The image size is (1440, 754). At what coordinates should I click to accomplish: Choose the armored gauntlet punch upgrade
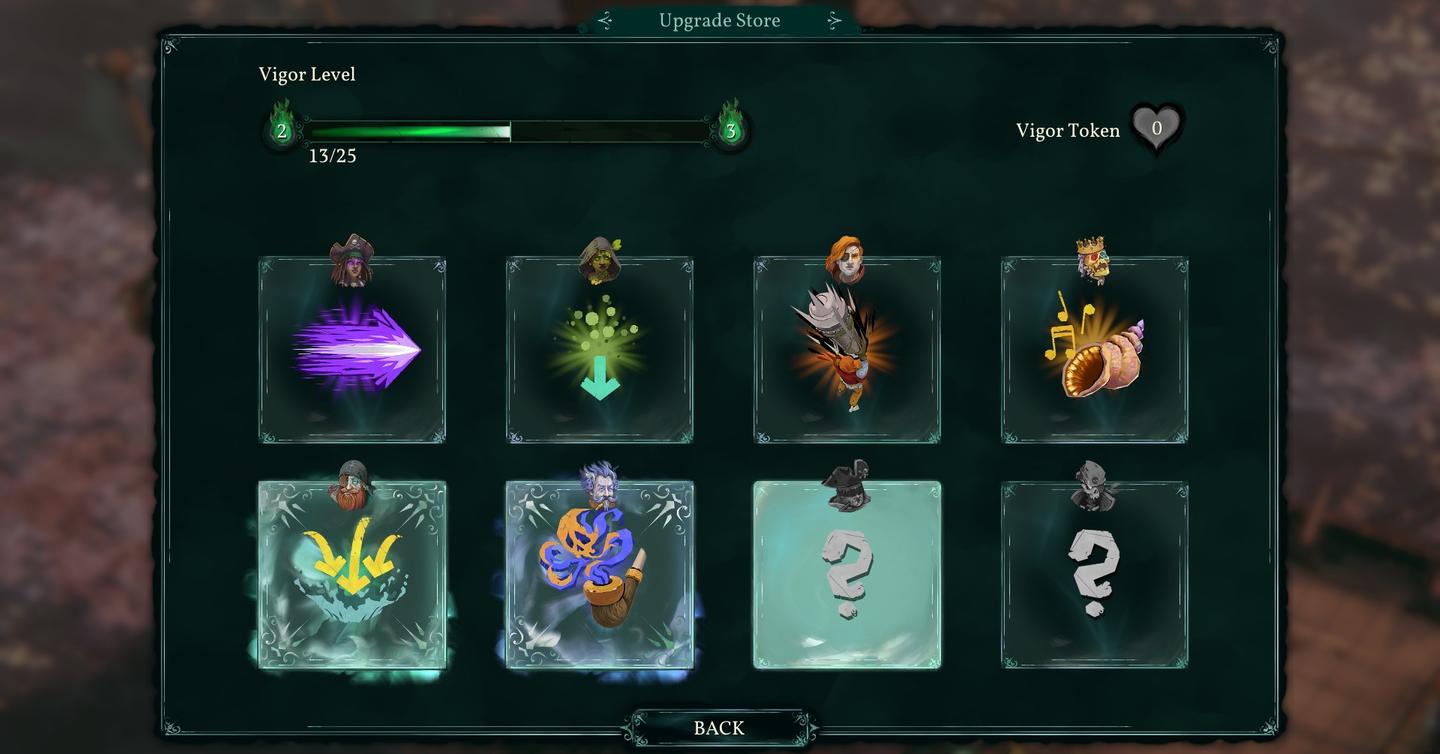click(x=846, y=348)
